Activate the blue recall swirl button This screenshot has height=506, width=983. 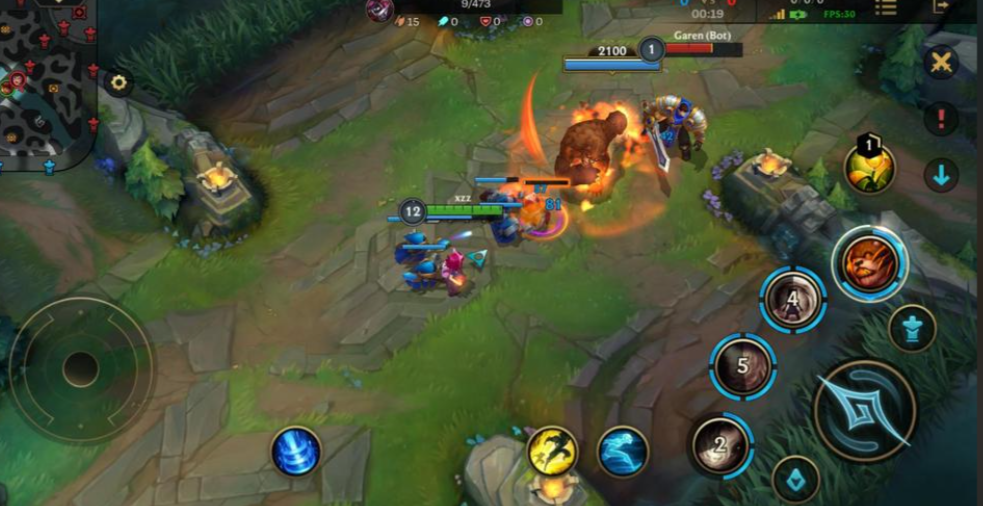click(296, 451)
